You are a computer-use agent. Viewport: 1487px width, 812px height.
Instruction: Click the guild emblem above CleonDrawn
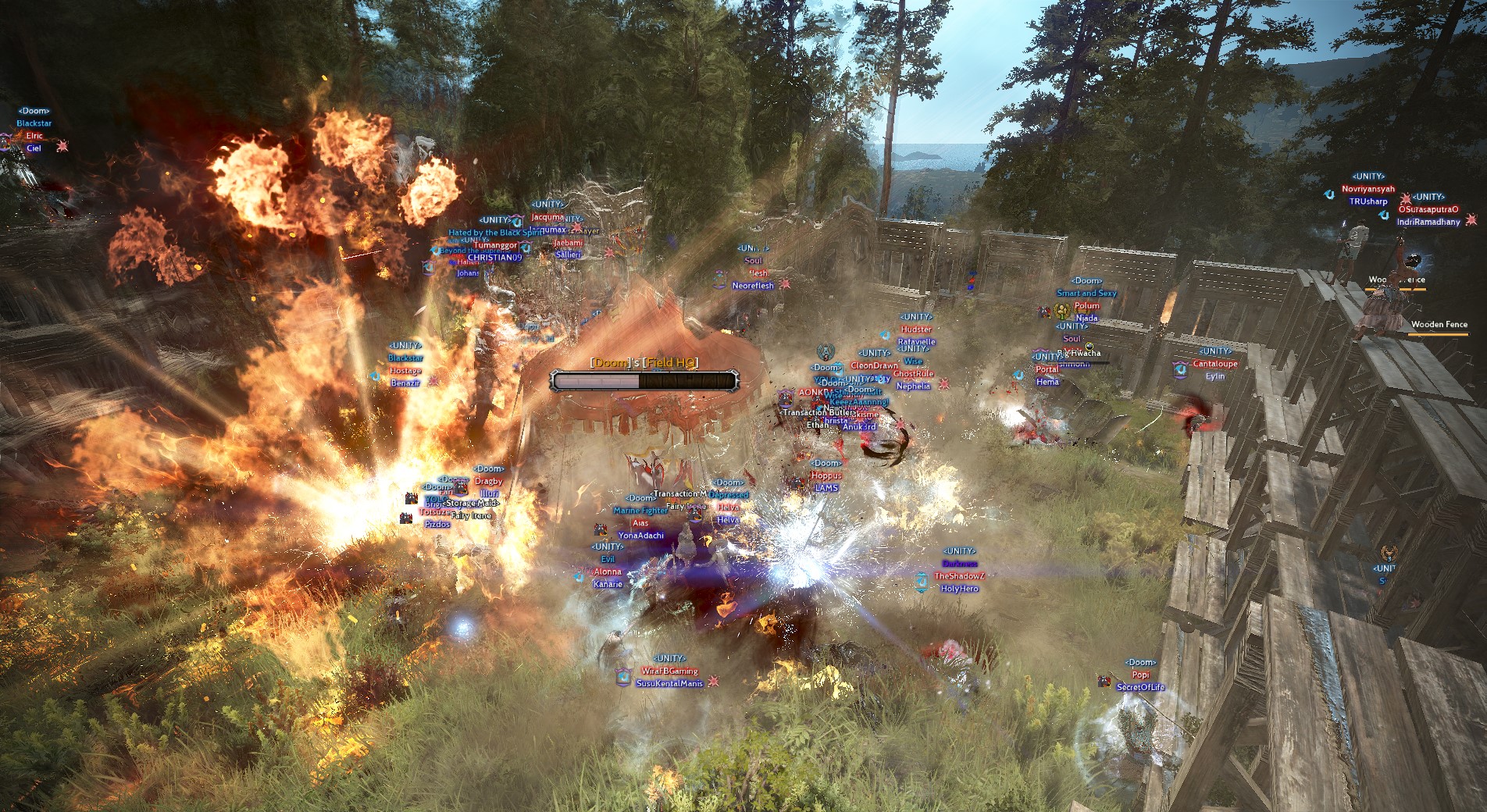coord(826,353)
